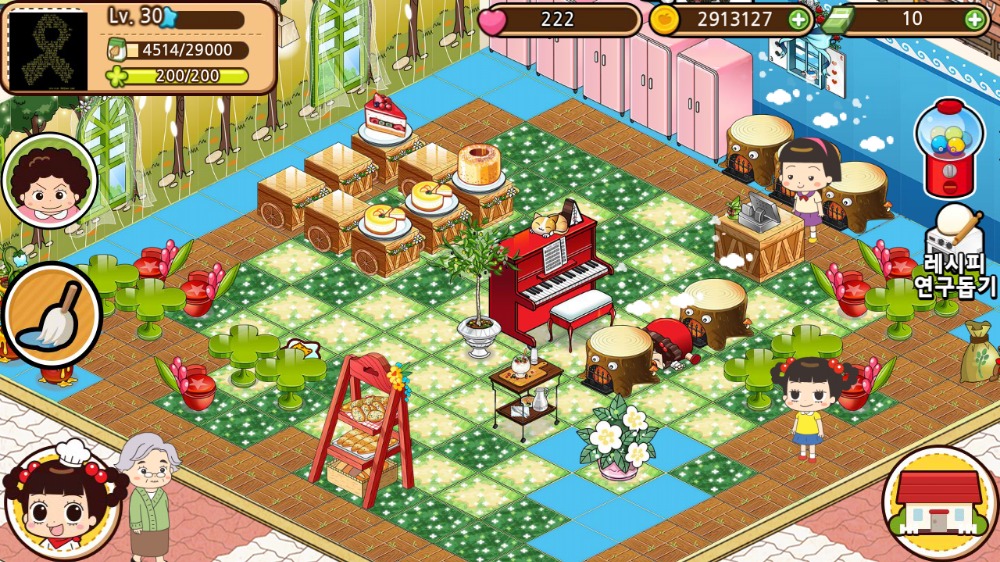
Task: Activate the broom cleaning button
Action: 50,313
